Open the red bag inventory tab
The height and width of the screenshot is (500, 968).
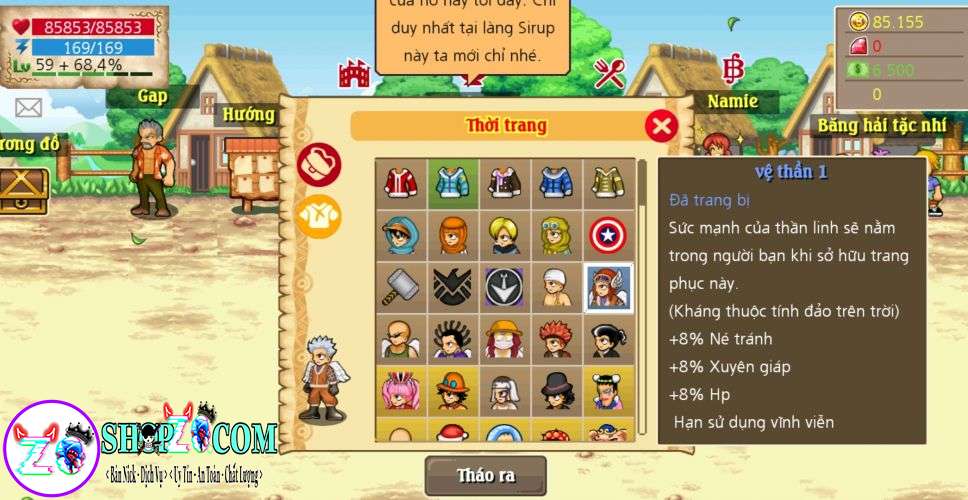(x=318, y=165)
